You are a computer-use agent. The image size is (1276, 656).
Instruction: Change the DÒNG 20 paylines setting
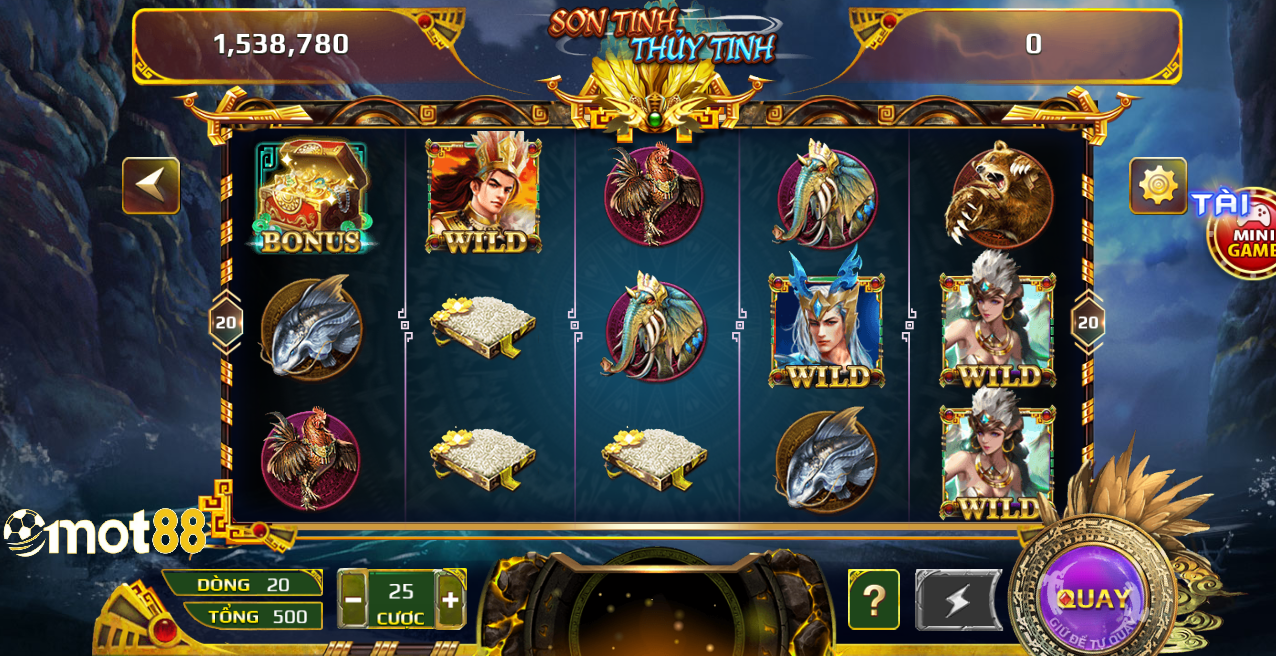point(243,584)
